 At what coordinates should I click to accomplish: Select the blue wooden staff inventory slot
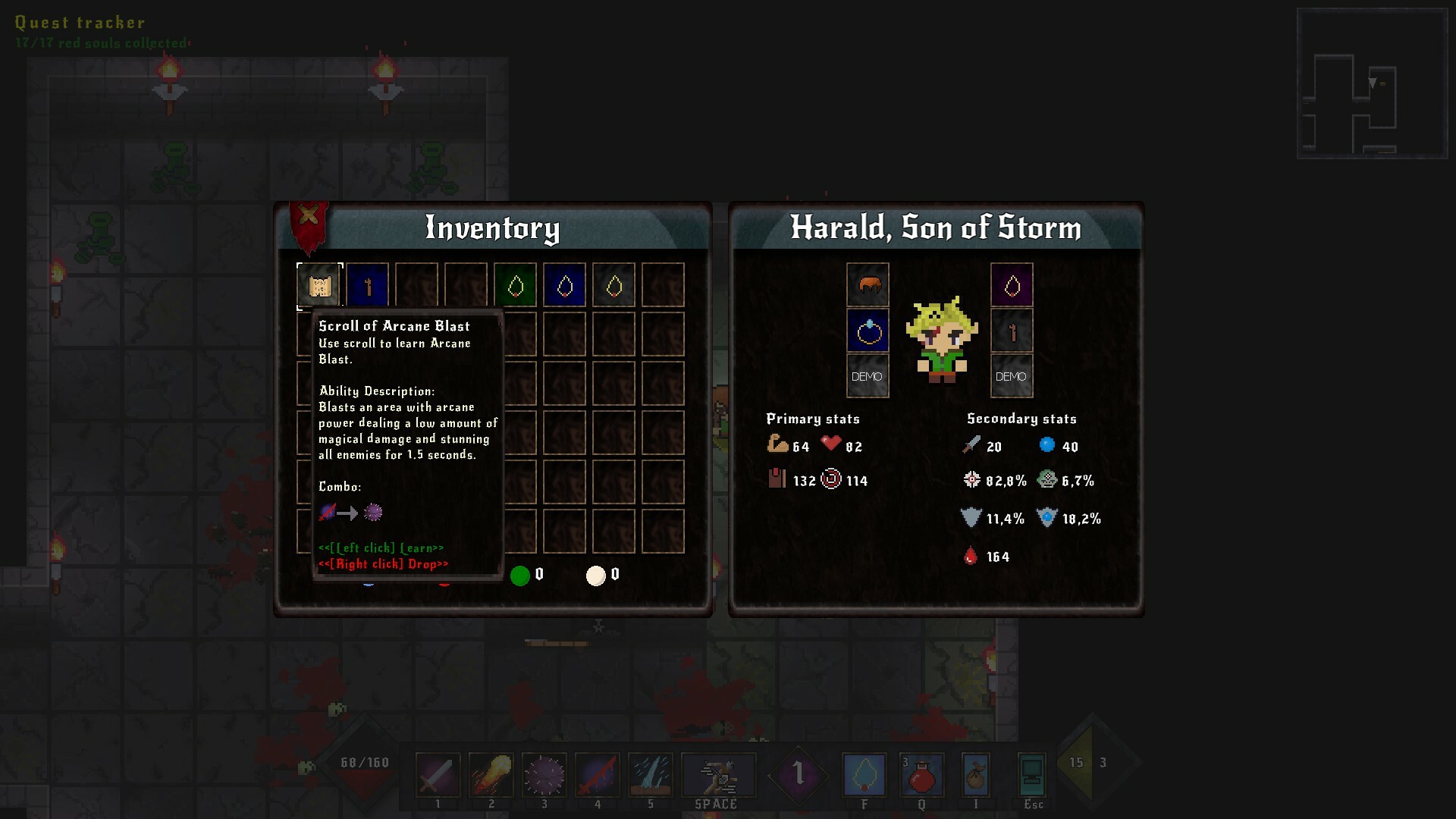pyautogui.click(x=368, y=286)
